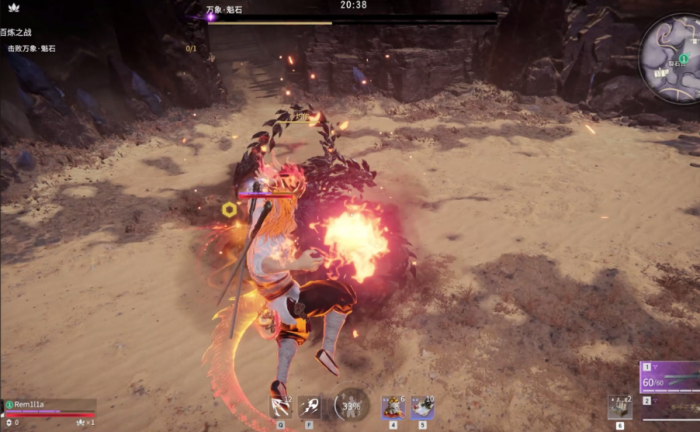Viewport: 700px width, 432px height.
Task: Use the golden consumable item with count 6
Action: [x=393, y=406]
